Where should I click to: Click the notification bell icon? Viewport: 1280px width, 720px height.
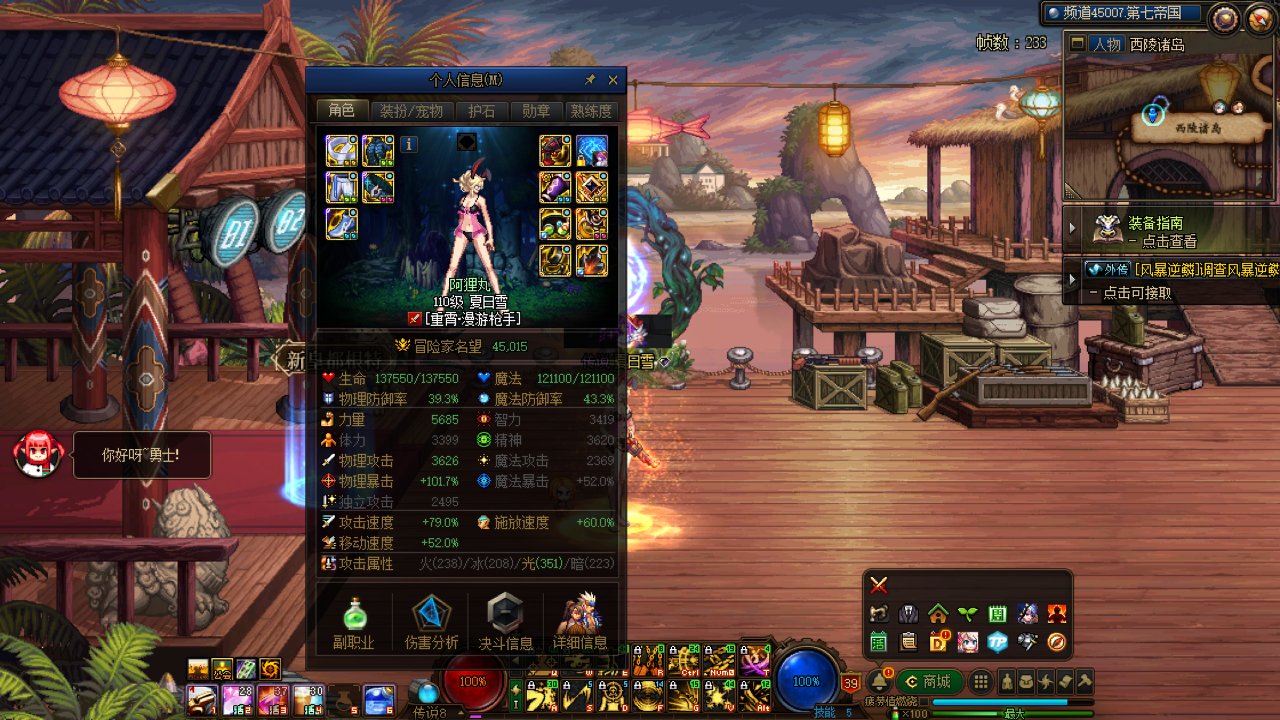[x=879, y=682]
